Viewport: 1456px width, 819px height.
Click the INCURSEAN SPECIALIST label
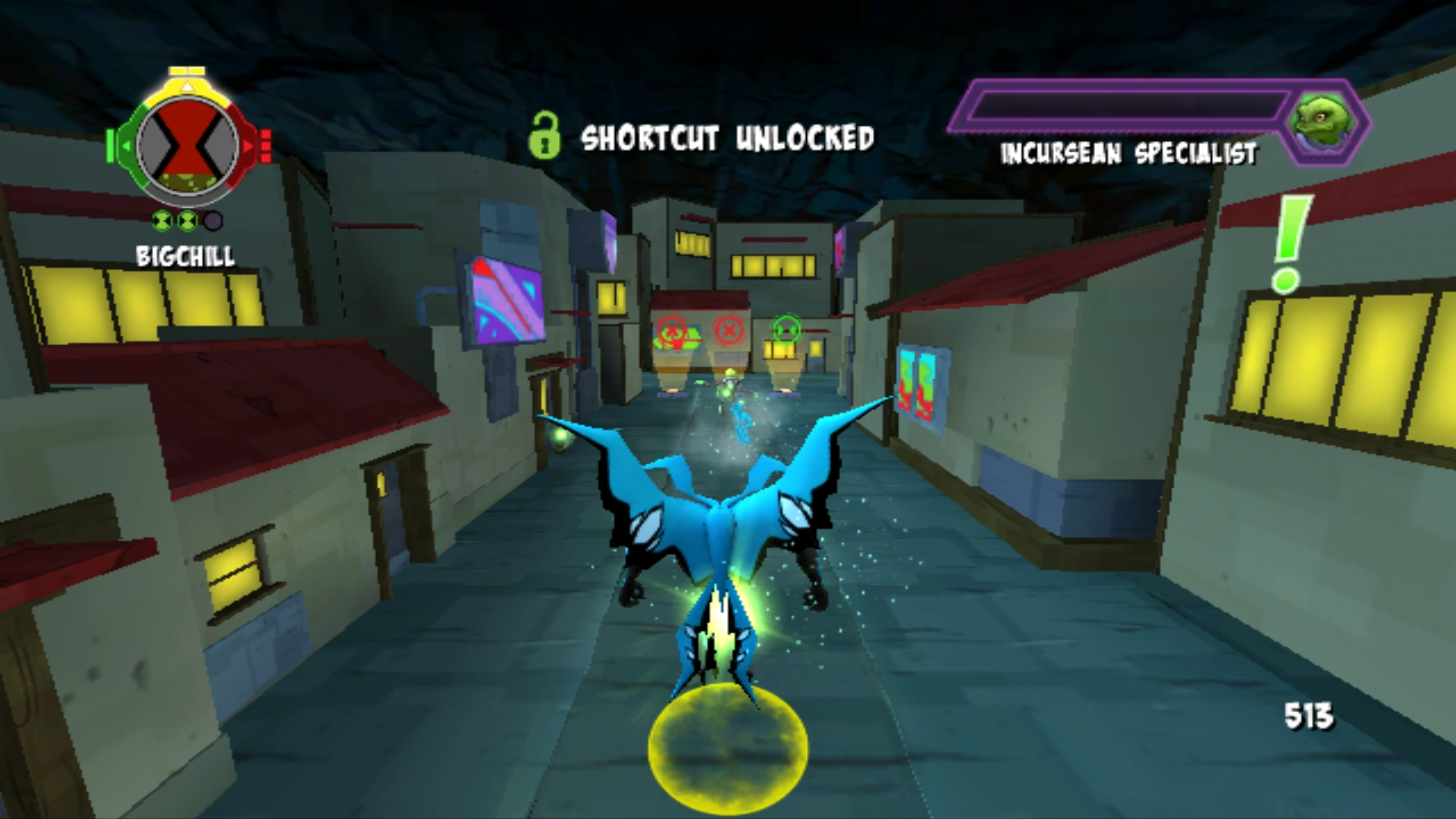[x=1128, y=154]
